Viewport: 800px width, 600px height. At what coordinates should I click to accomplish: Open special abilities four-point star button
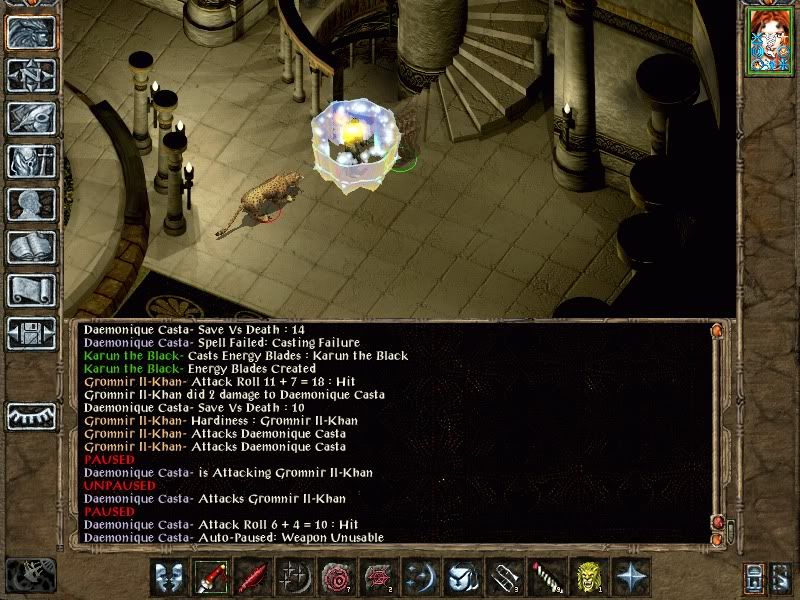[x=631, y=578]
